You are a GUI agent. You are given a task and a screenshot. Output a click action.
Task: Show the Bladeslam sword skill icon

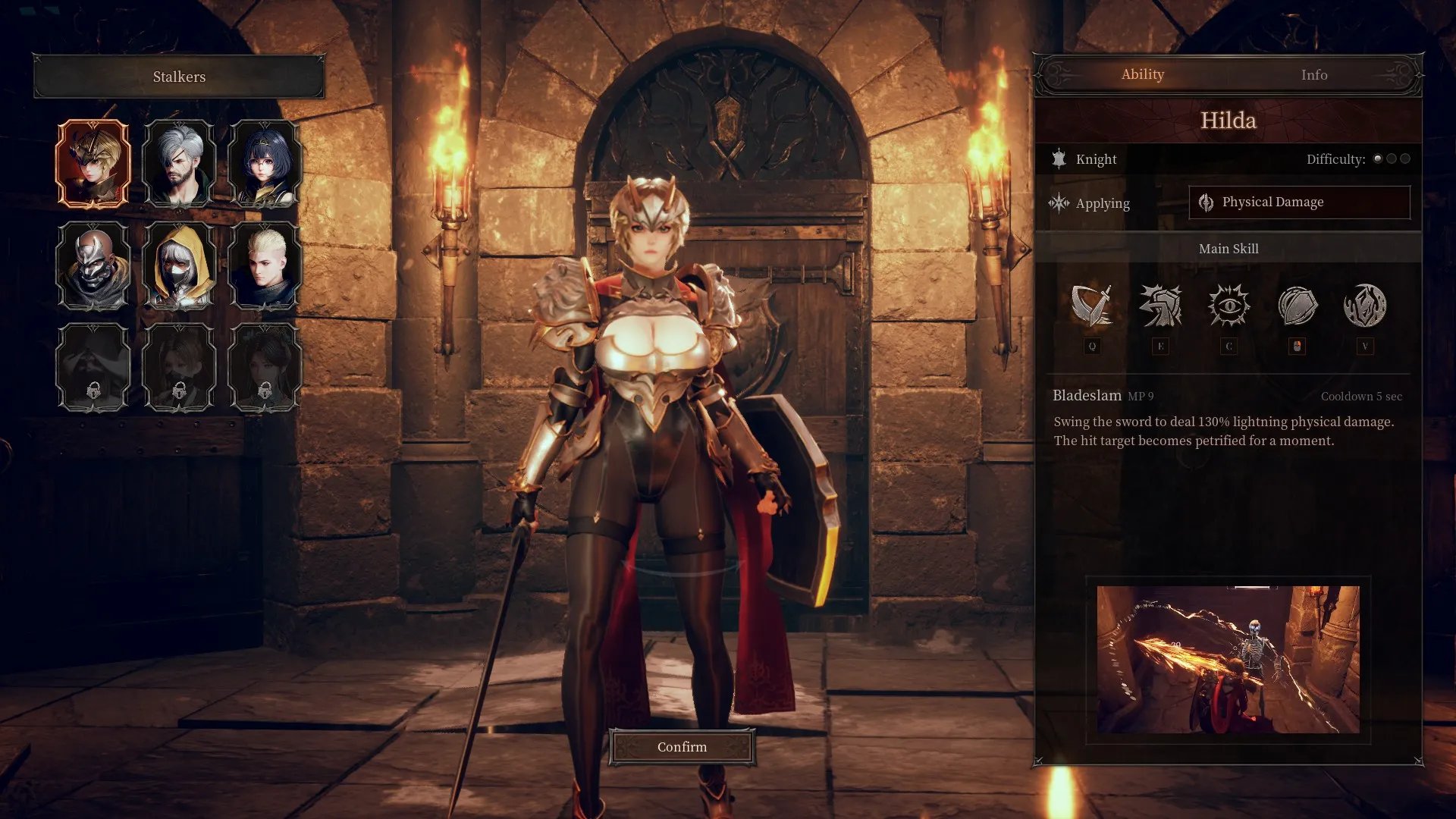pos(1092,306)
